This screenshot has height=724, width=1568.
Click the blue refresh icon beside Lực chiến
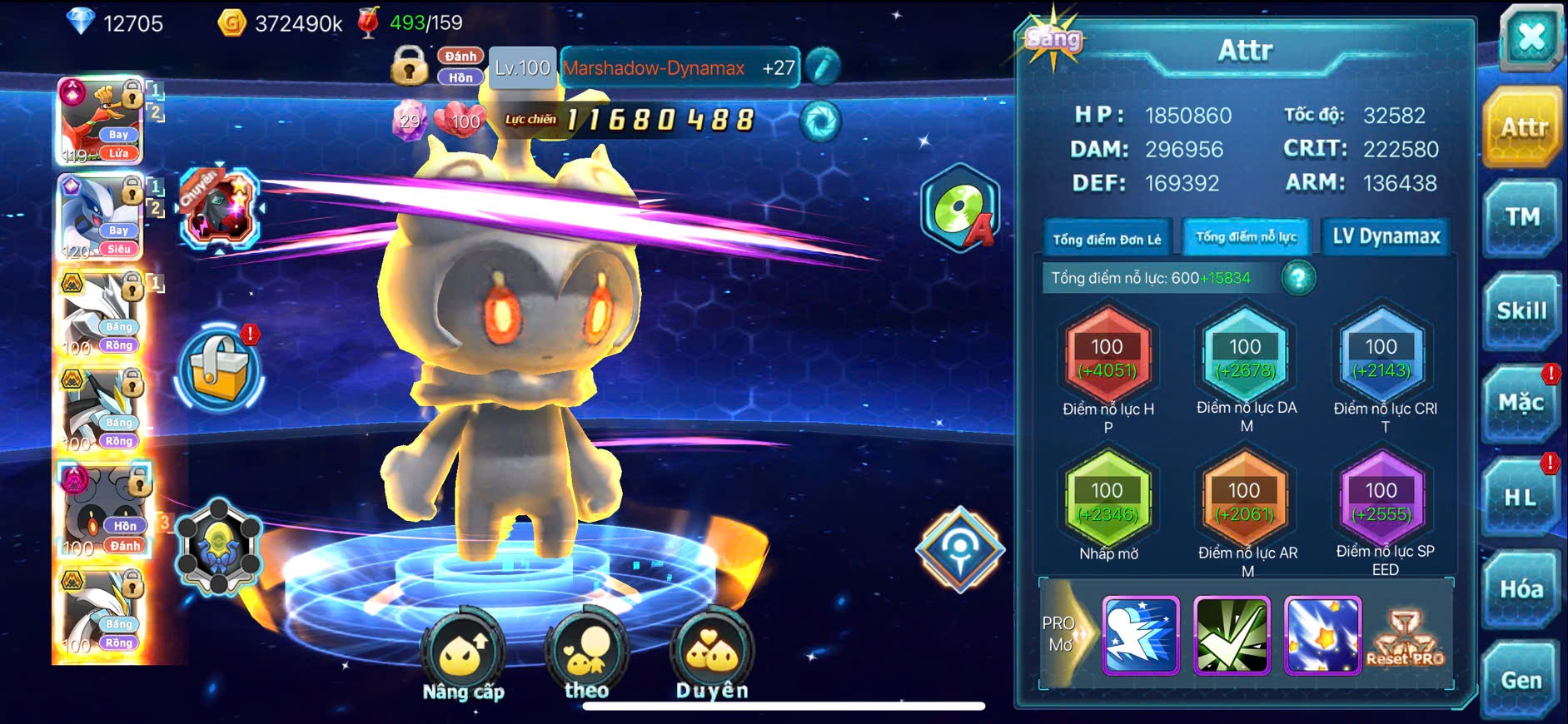(820, 121)
